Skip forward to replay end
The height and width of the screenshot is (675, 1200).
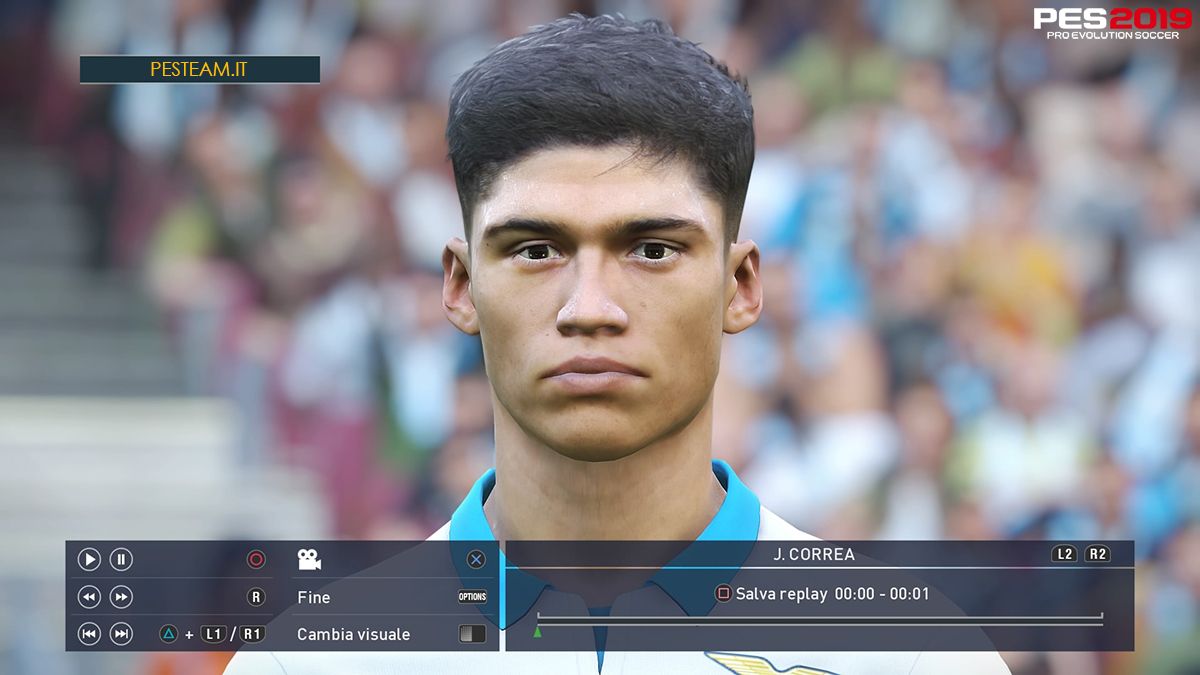pos(121,633)
